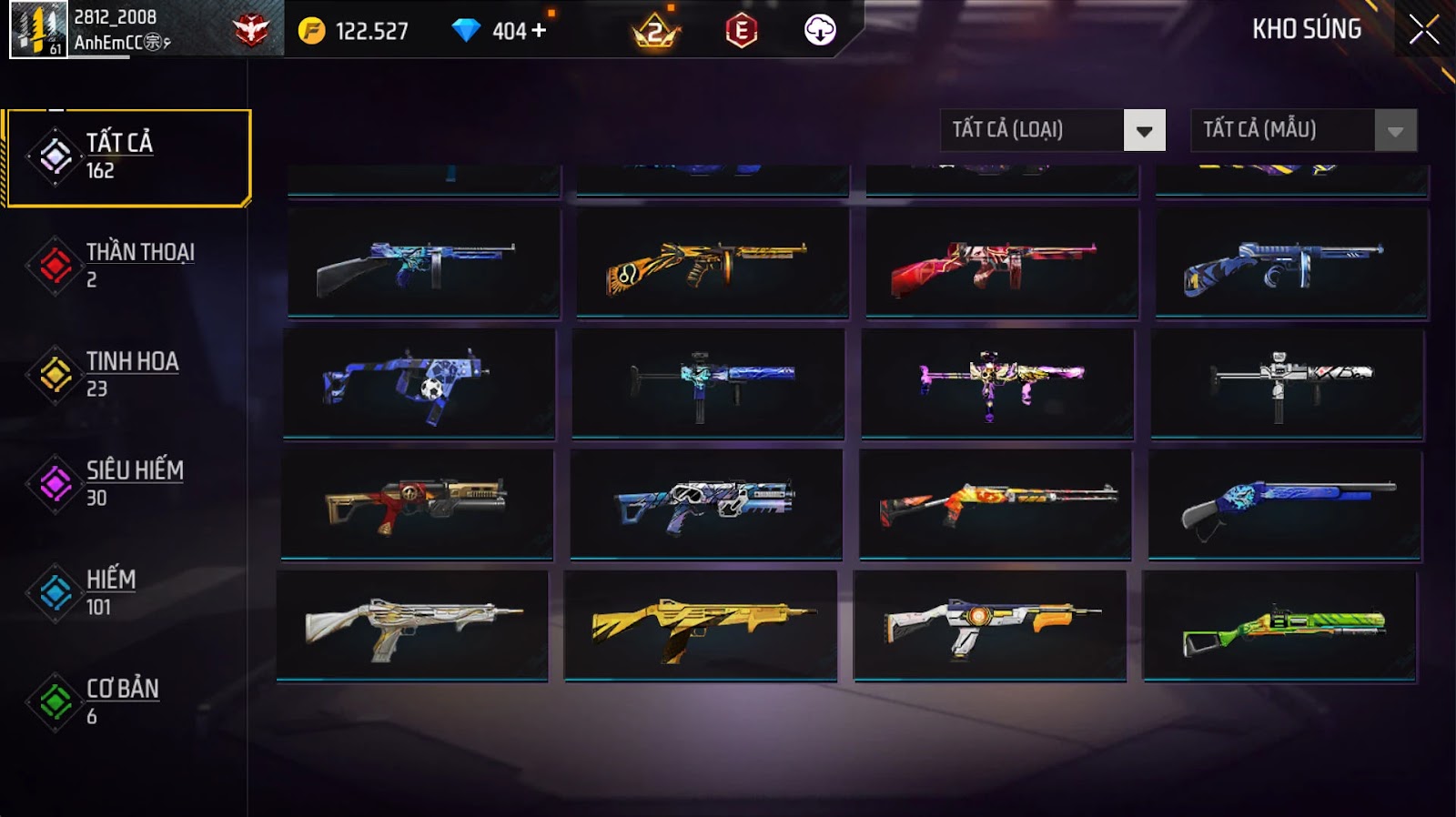Choose the soccer ball Vector skin

[419, 384]
